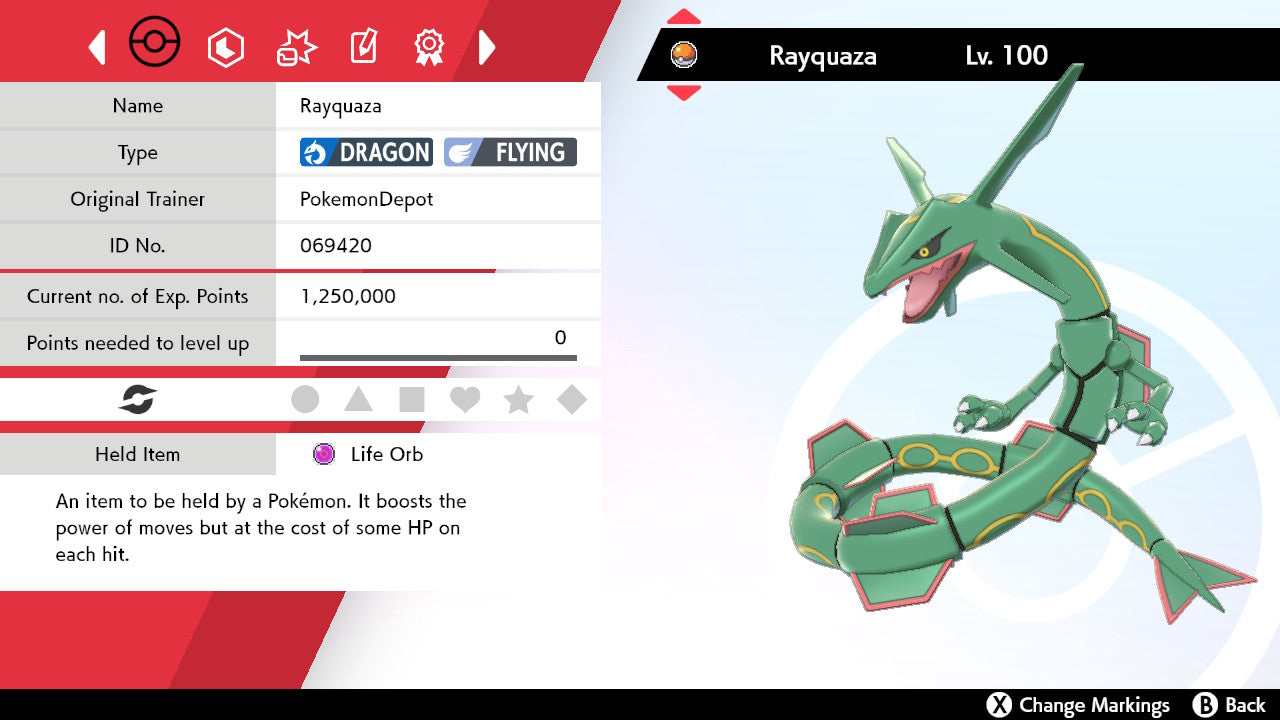1280x720 pixels.
Task: Select the Poké Ball info tab
Action: tap(155, 45)
